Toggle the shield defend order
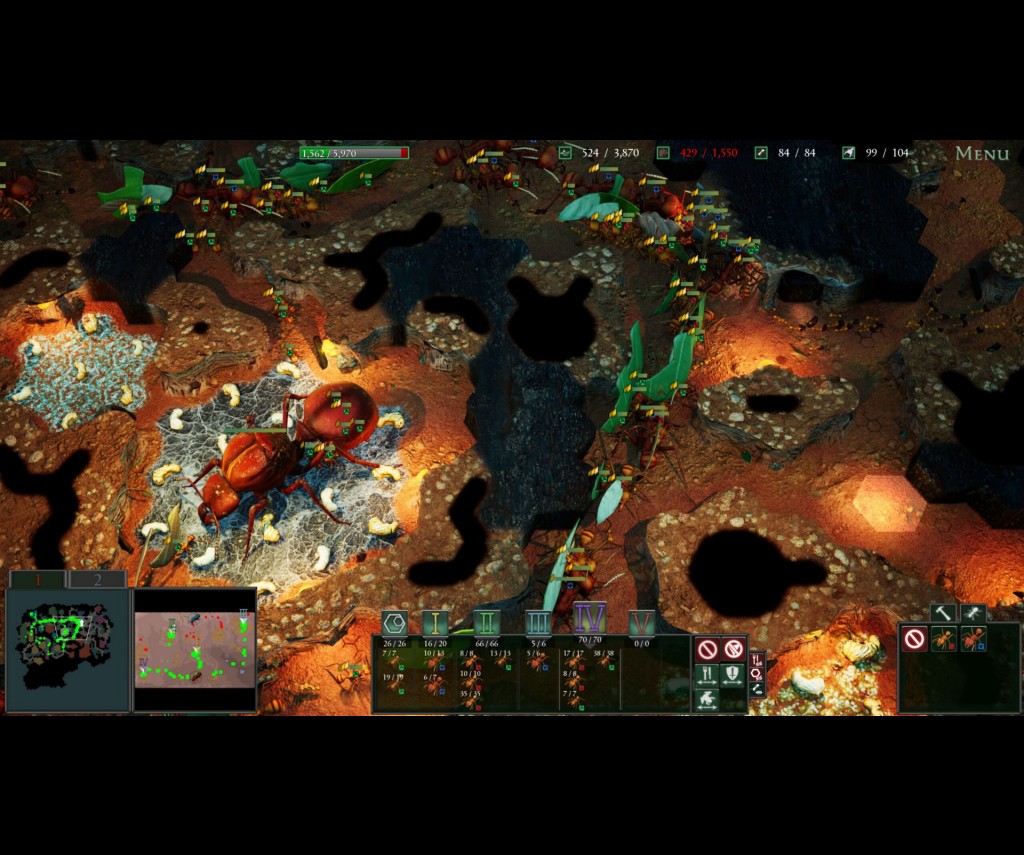Image resolution: width=1024 pixels, height=855 pixels. point(733,675)
